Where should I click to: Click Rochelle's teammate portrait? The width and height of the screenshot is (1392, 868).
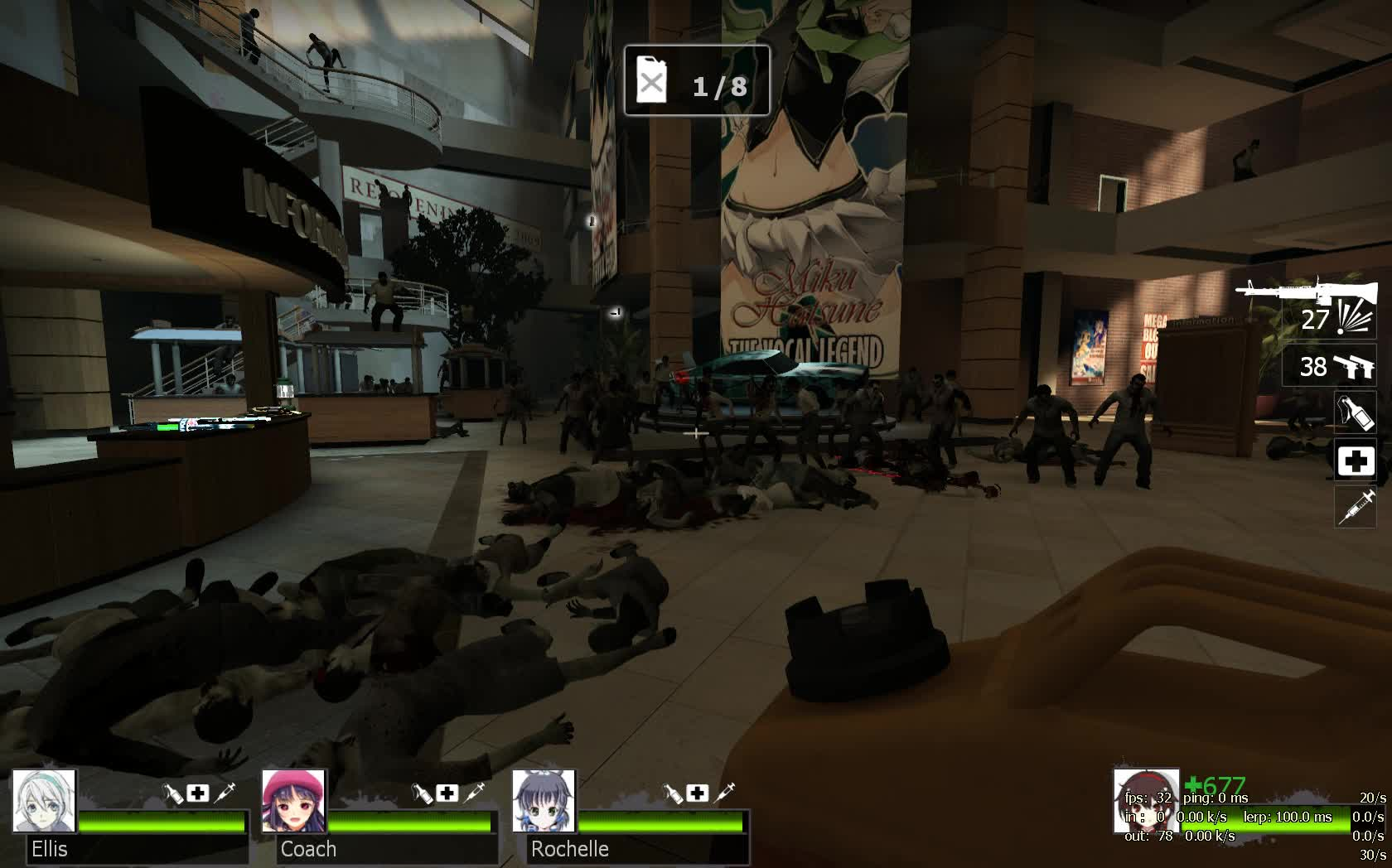click(544, 801)
